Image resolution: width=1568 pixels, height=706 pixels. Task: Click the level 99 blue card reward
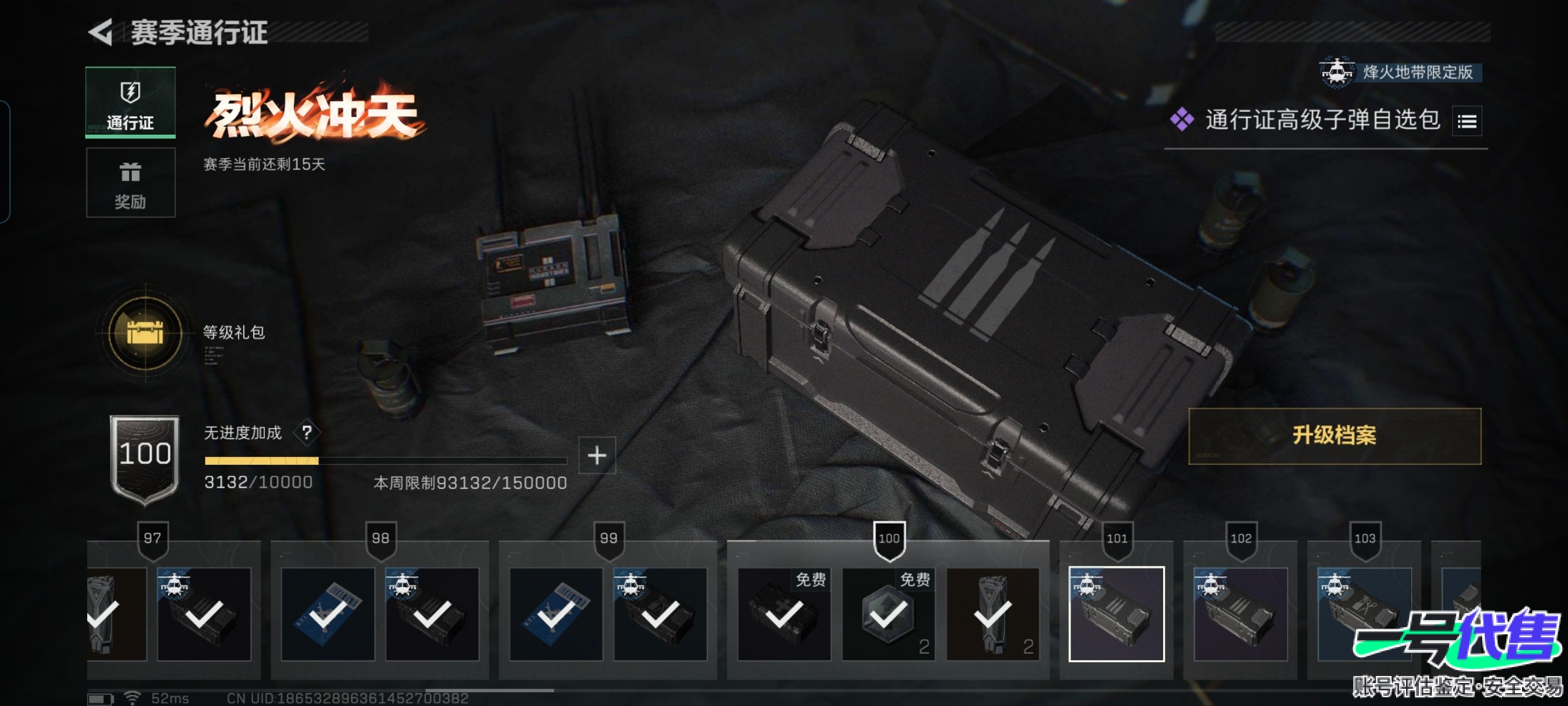556,614
